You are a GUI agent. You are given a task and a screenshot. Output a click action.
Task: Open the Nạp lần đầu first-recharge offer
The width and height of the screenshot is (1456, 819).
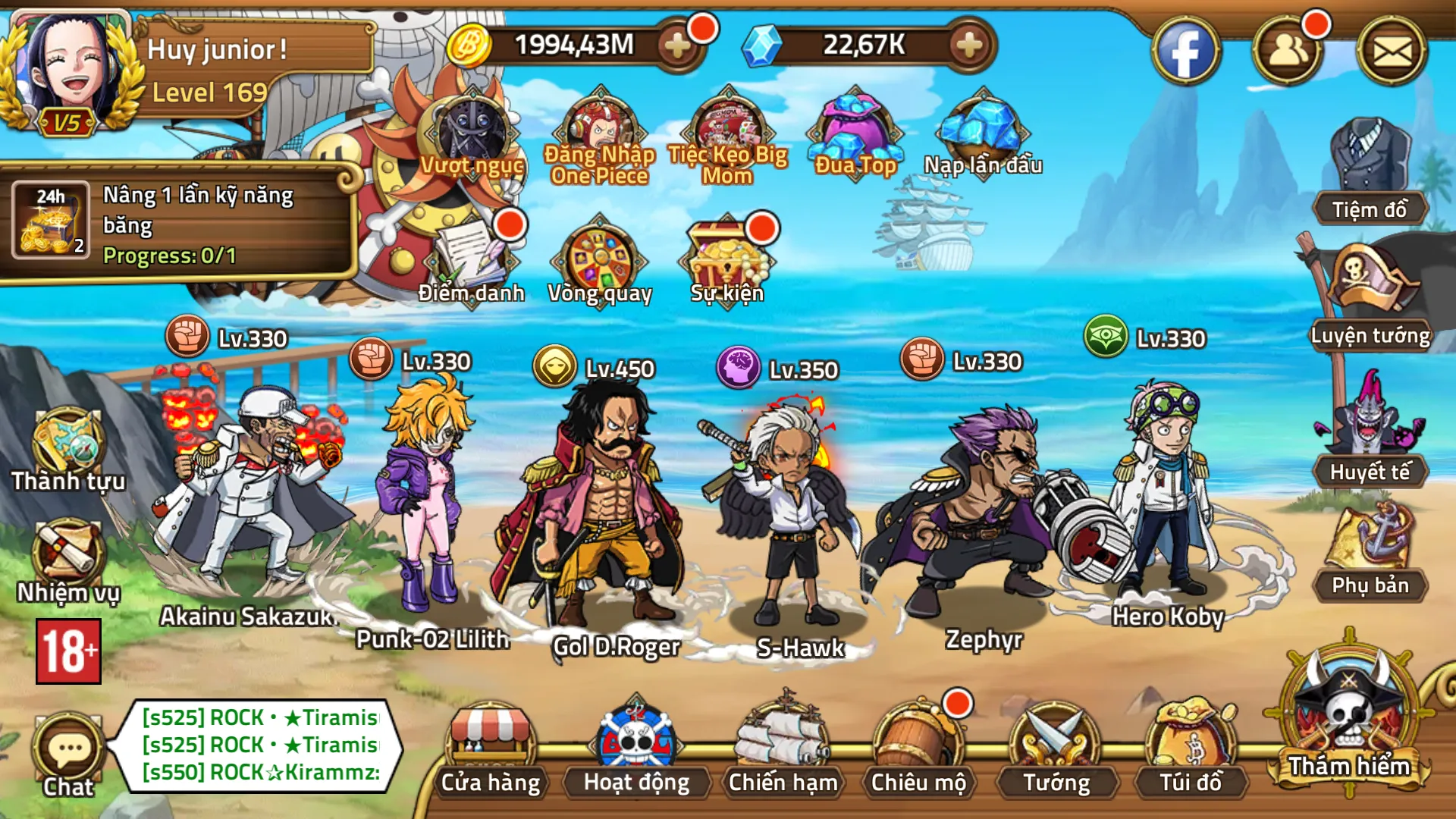pyautogui.click(x=981, y=129)
